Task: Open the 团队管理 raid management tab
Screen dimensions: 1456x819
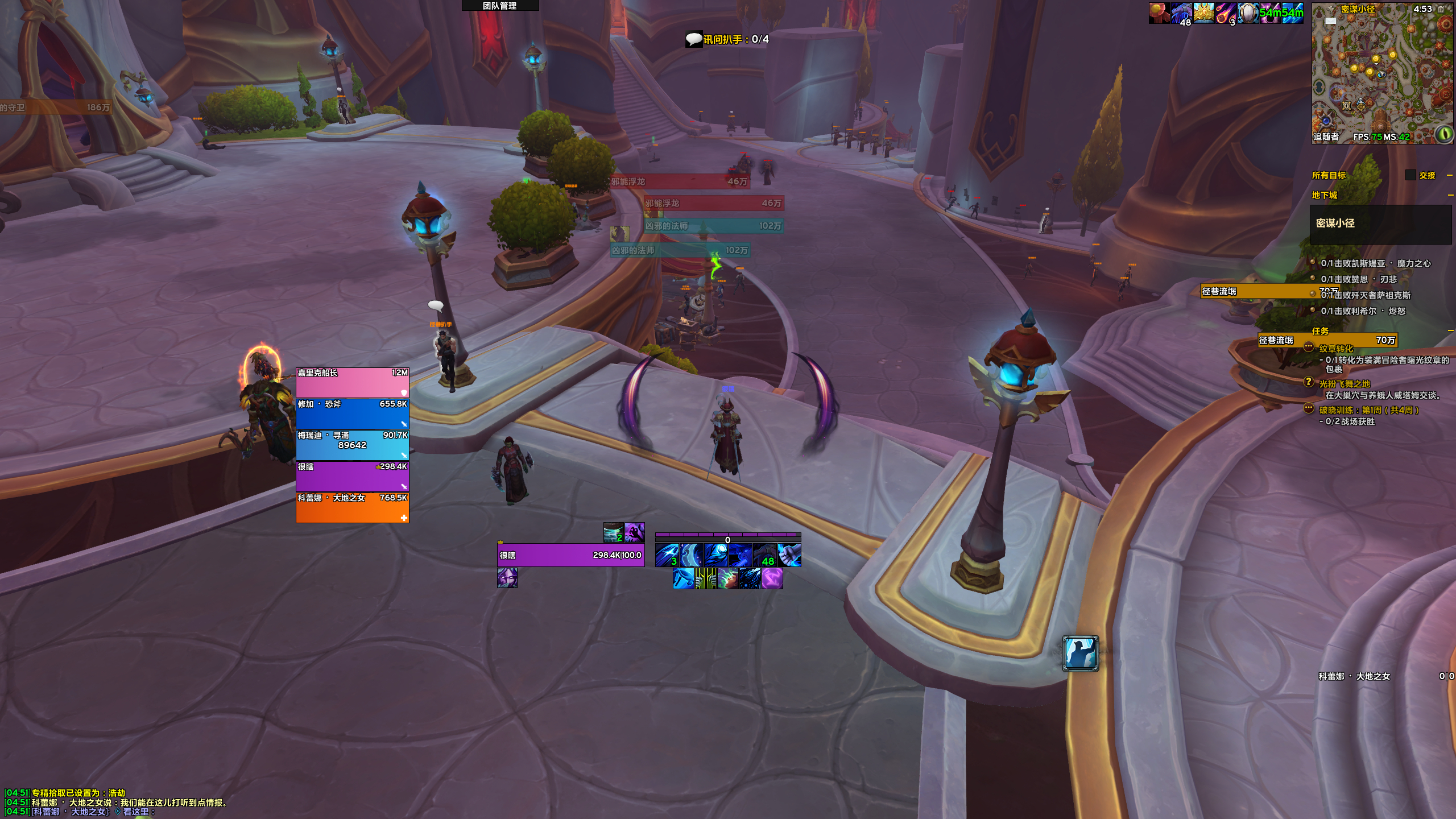Action: tap(500, 6)
